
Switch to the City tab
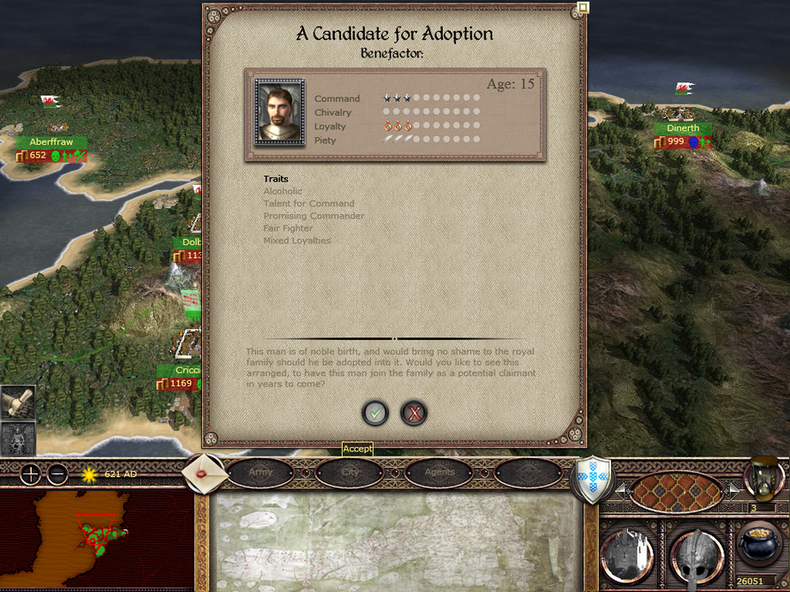pyautogui.click(x=350, y=472)
